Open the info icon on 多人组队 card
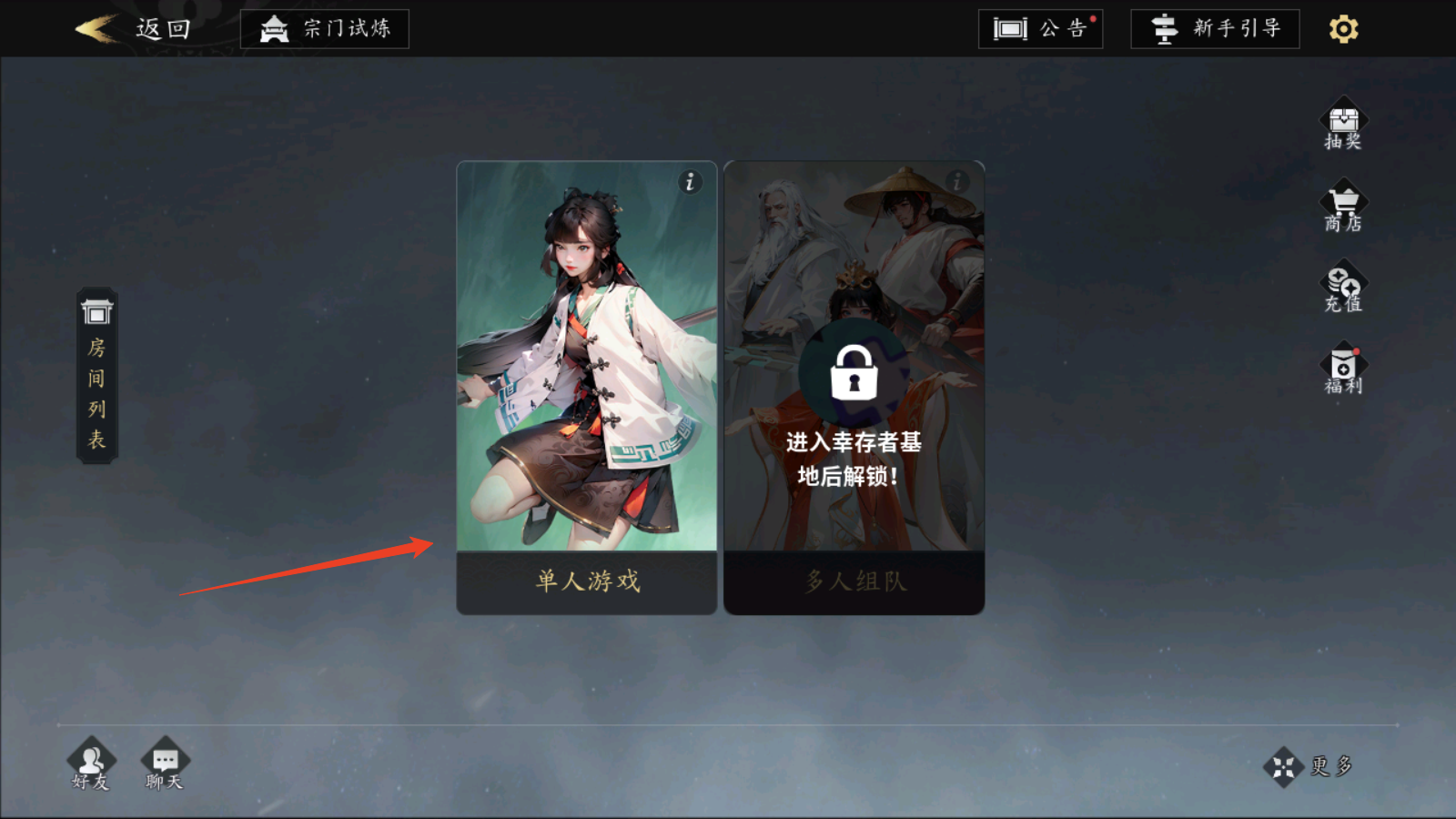 [956, 182]
